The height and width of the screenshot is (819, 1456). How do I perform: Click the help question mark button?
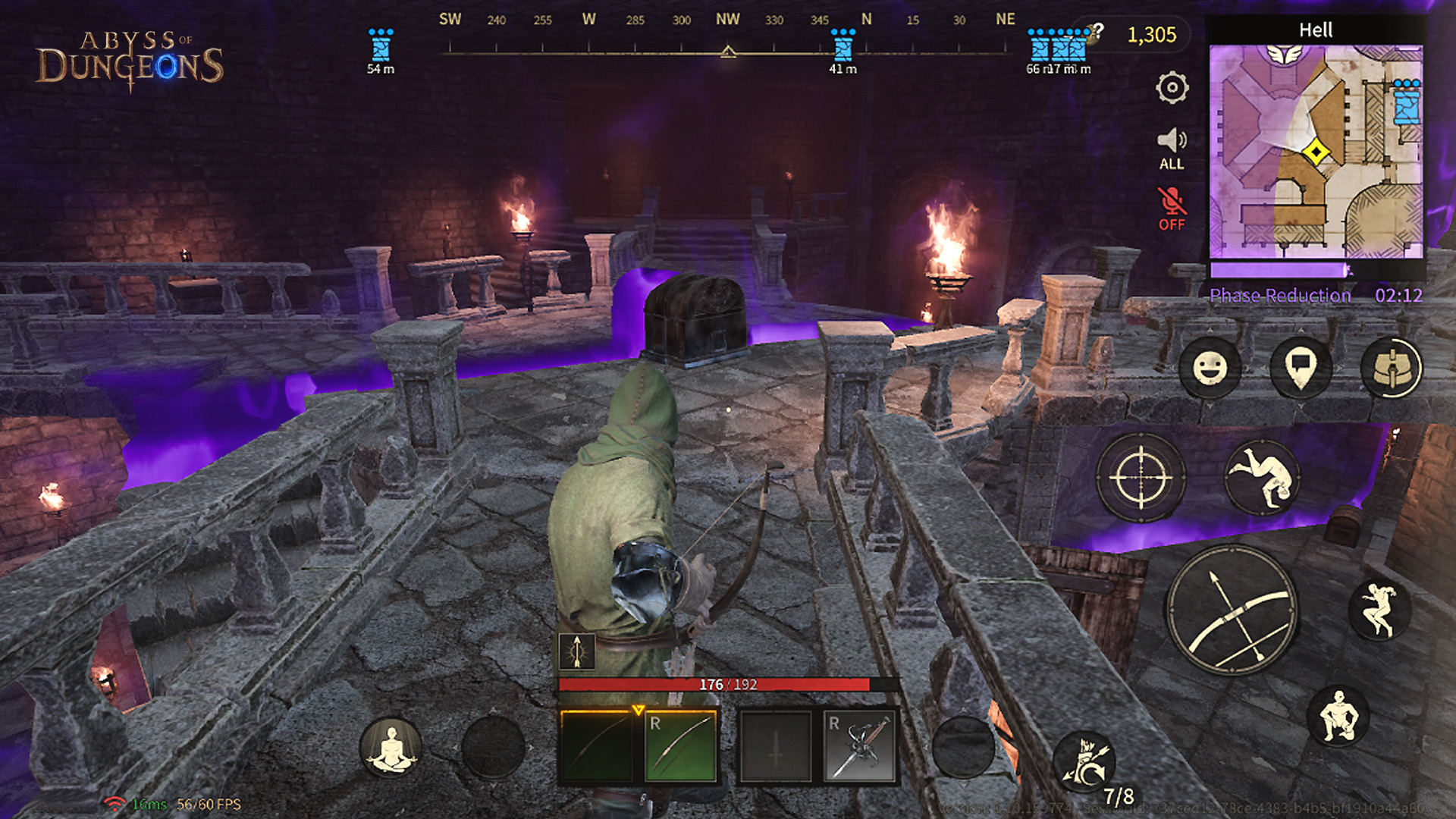pos(1097,30)
